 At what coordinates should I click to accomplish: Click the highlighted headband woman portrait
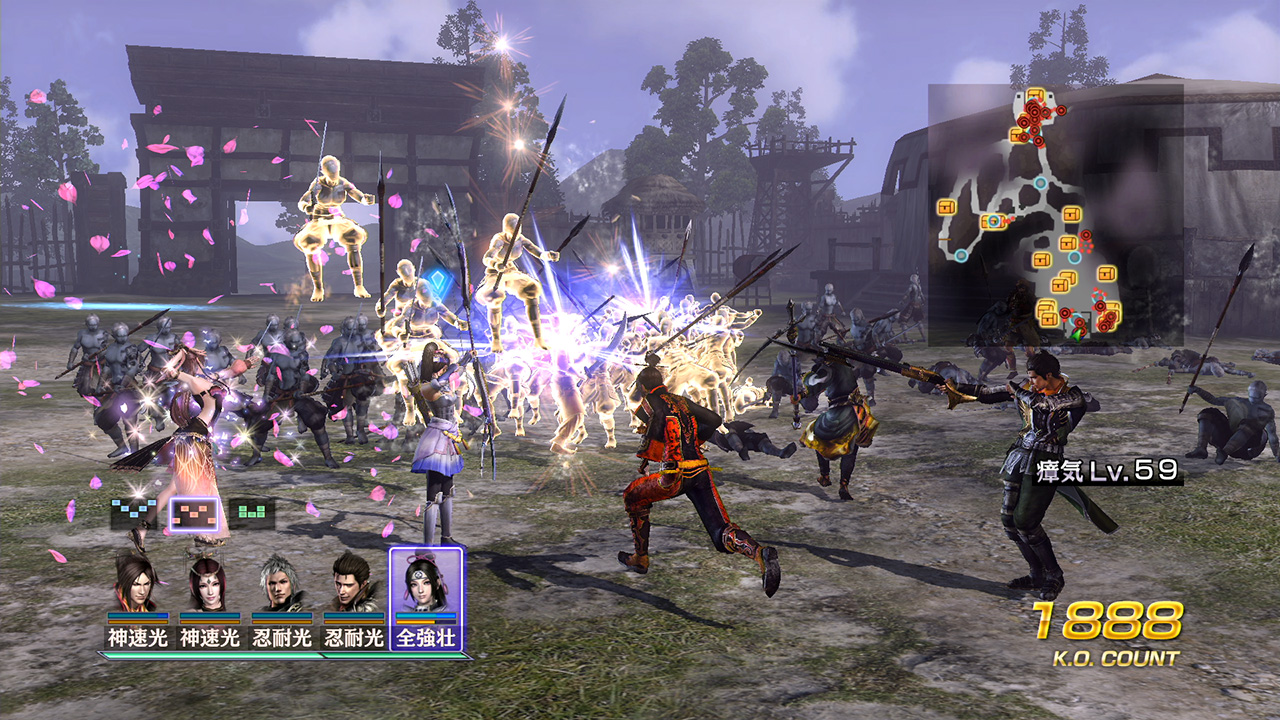point(426,584)
